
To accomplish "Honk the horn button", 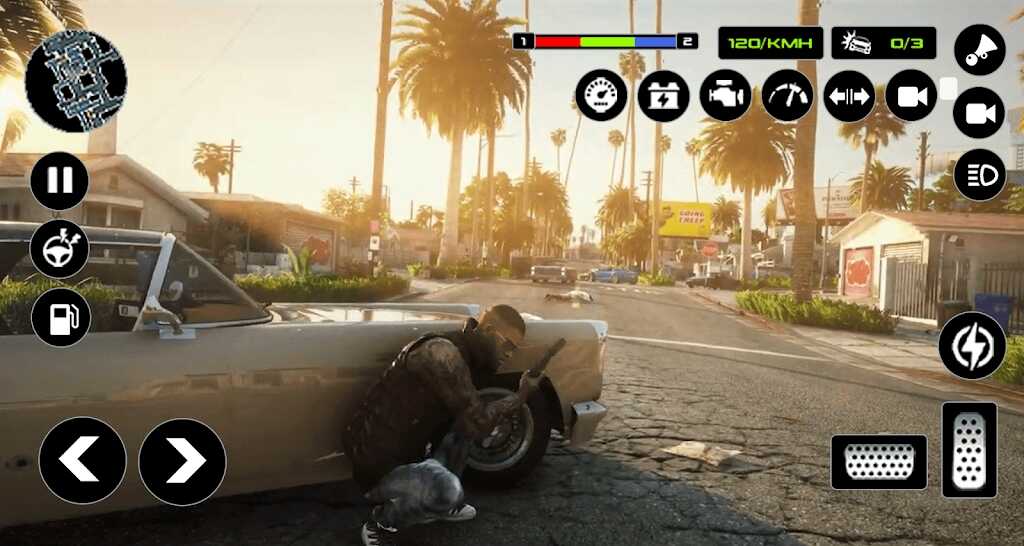I will coord(979,50).
